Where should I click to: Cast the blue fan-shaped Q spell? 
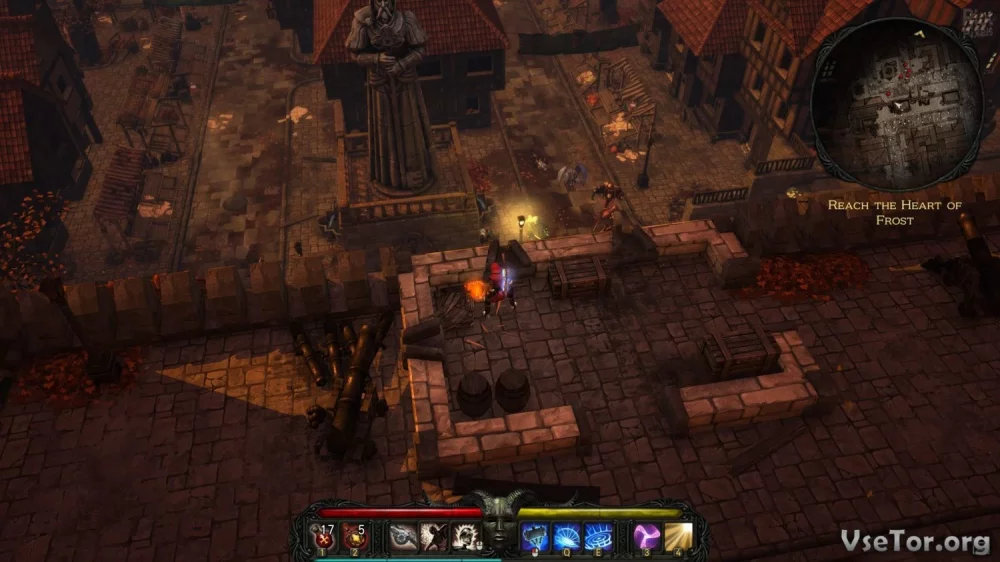coord(567,537)
